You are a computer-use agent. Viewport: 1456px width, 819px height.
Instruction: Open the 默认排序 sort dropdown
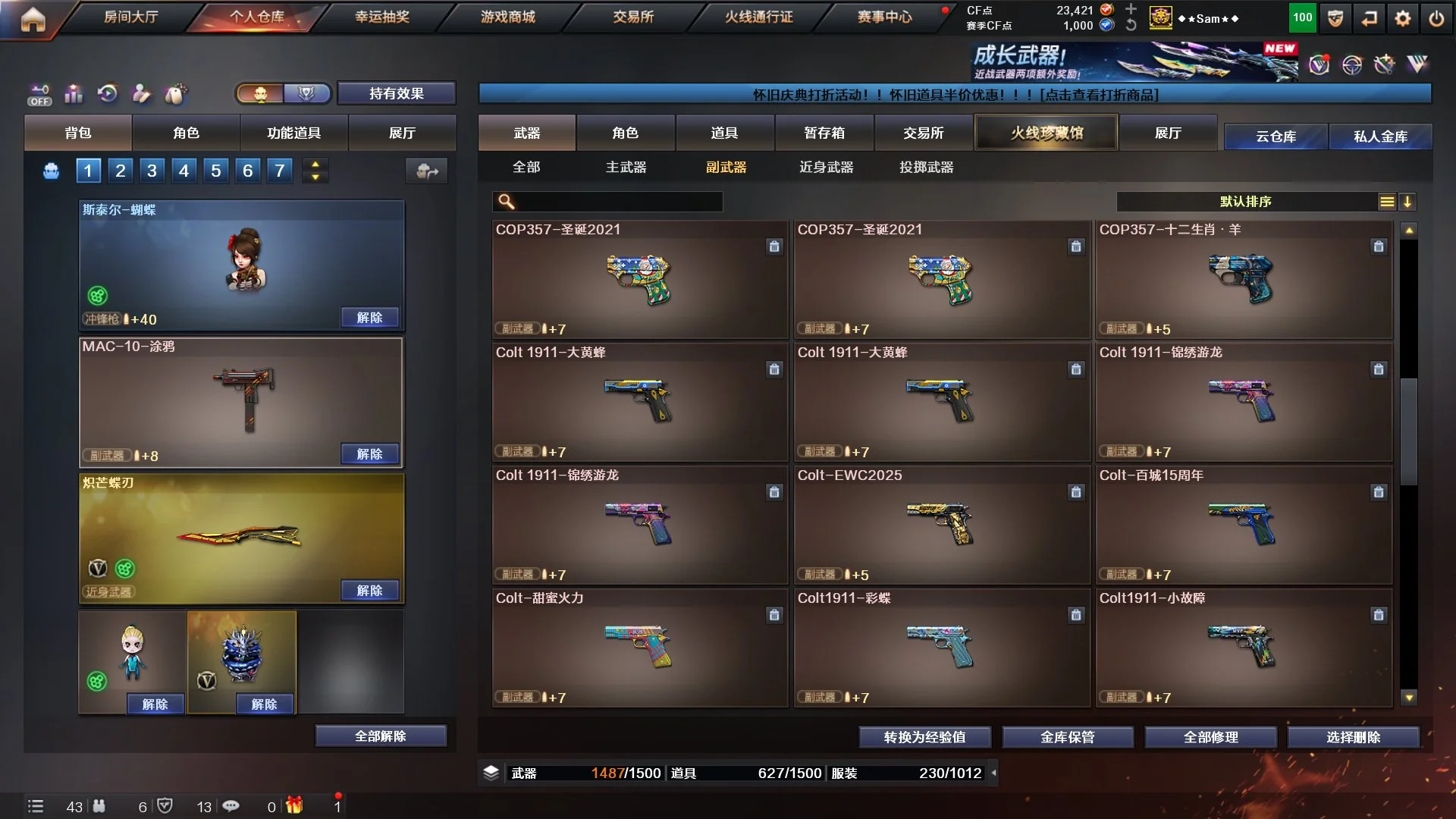click(x=1245, y=202)
